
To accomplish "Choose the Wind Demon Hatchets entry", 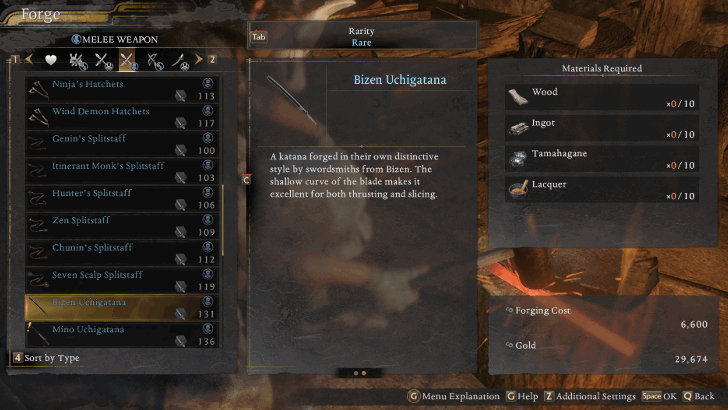I will click(122, 117).
